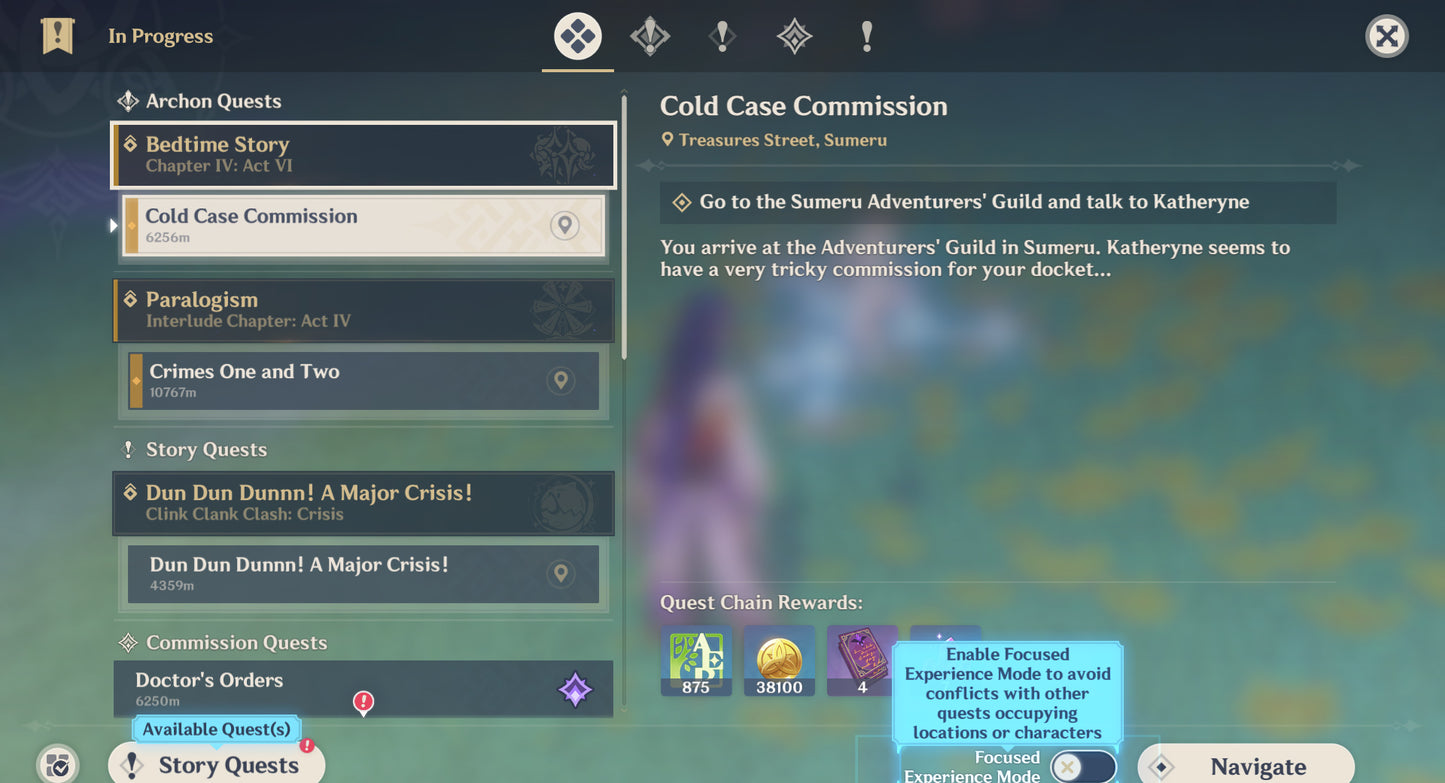This screenshot has width=1445, height=783.
Task: Toggle Focused Experience Mode switch
Action: tap(1082, 767)
